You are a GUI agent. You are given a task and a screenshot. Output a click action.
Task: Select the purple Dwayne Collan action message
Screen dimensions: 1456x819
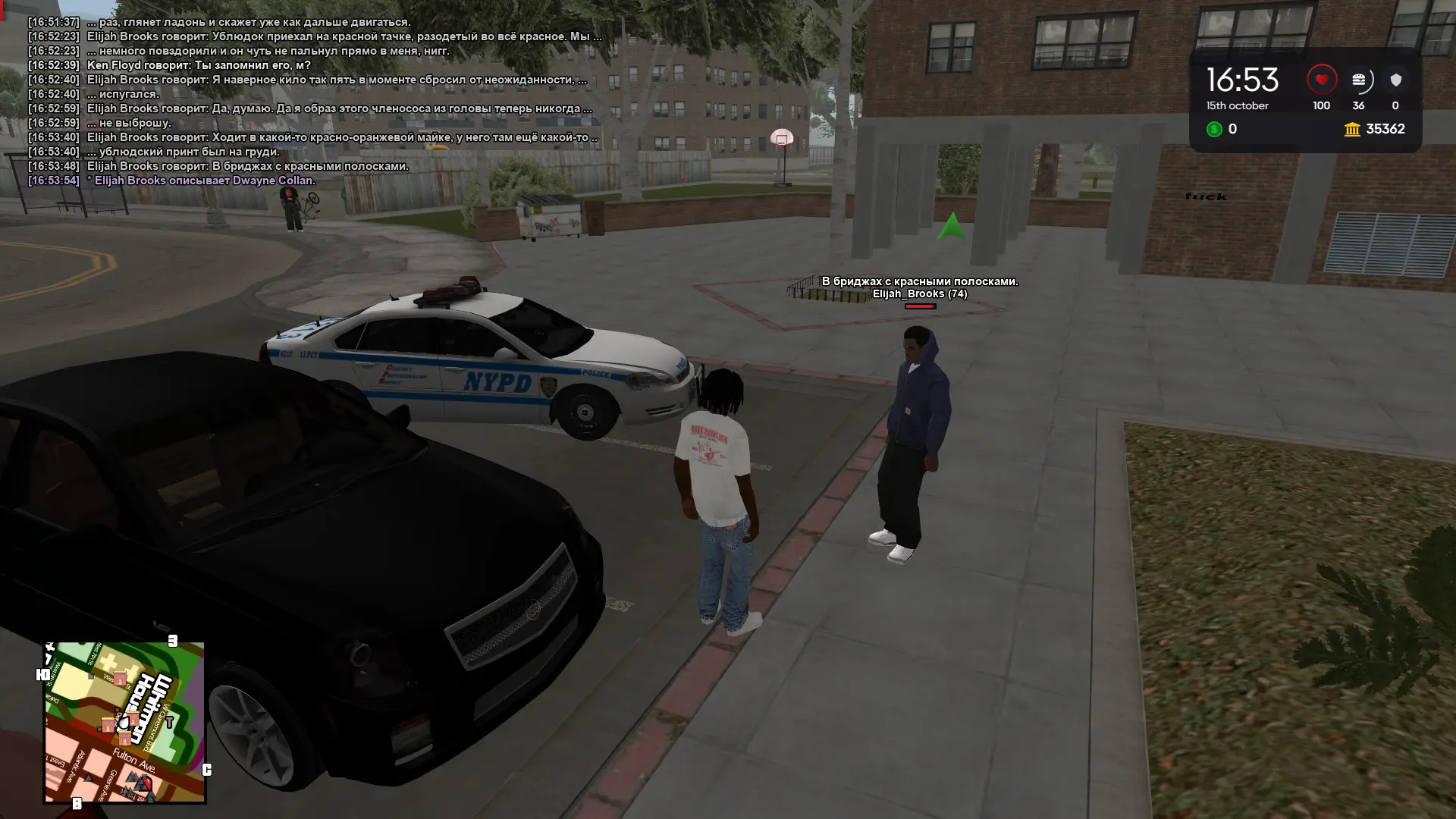tap(201, 180)
